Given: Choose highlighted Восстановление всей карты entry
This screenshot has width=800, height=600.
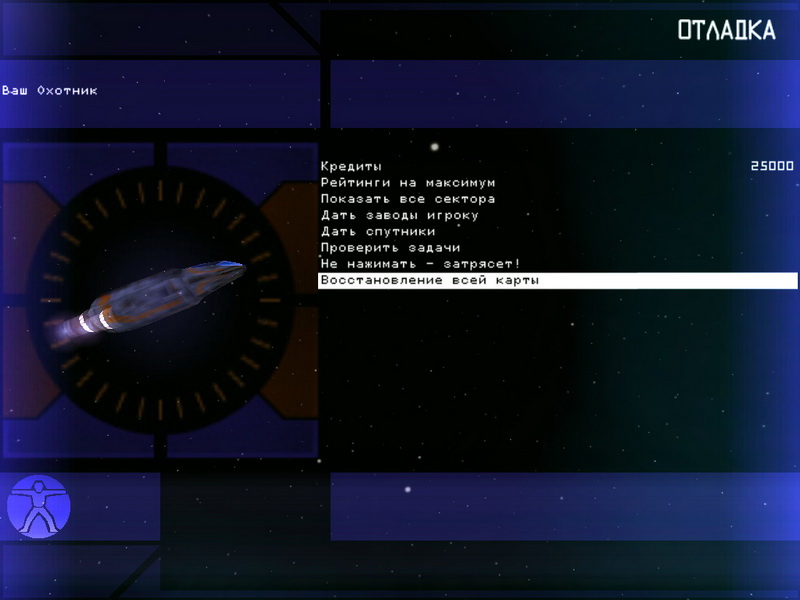Looking at the screenshot, I should 430,280.
